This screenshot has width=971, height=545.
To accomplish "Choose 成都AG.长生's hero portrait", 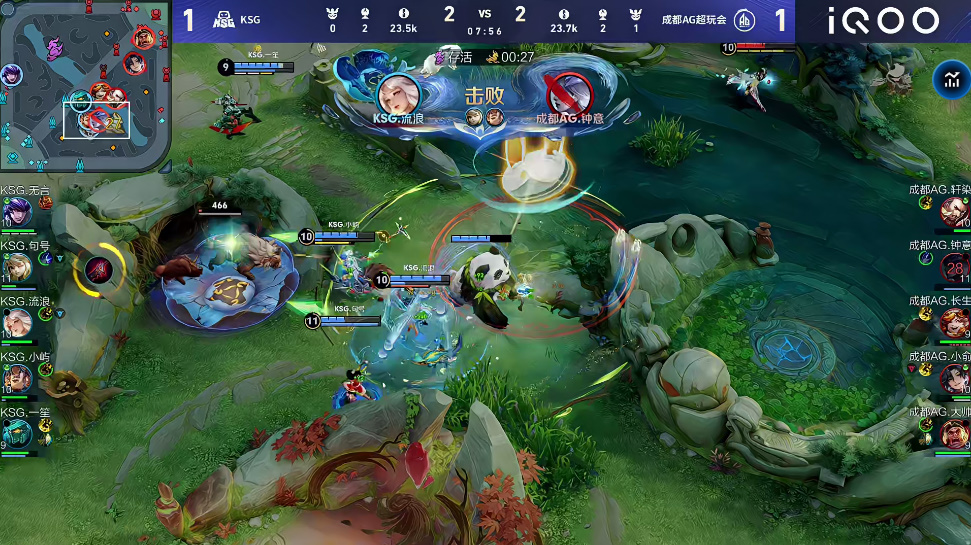I will click(x=954, y=323).
